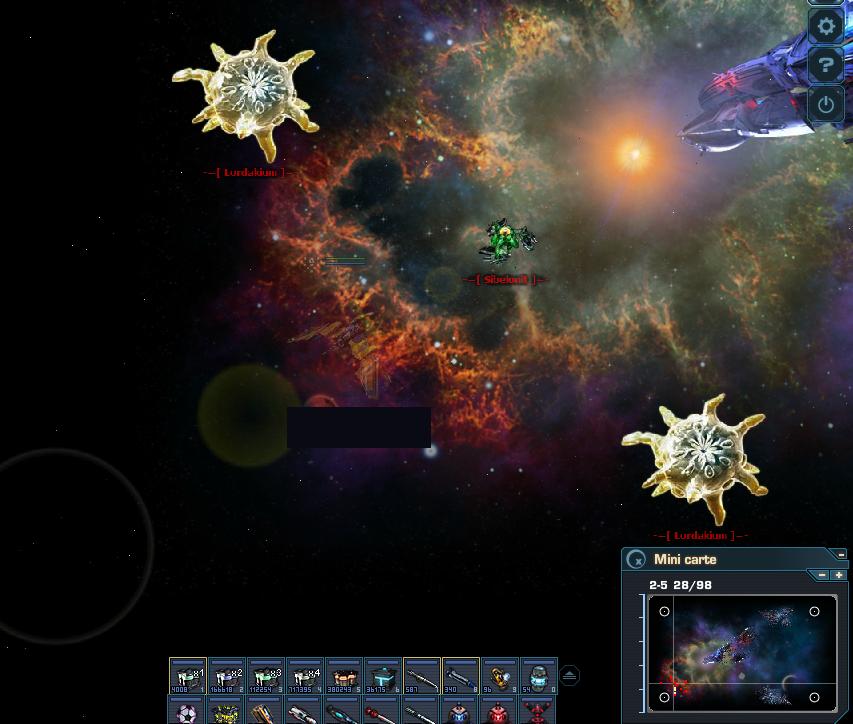The image size is (853, 724).
Task: Select the rocket slot showing 587
Action: (x=422, y=676)
